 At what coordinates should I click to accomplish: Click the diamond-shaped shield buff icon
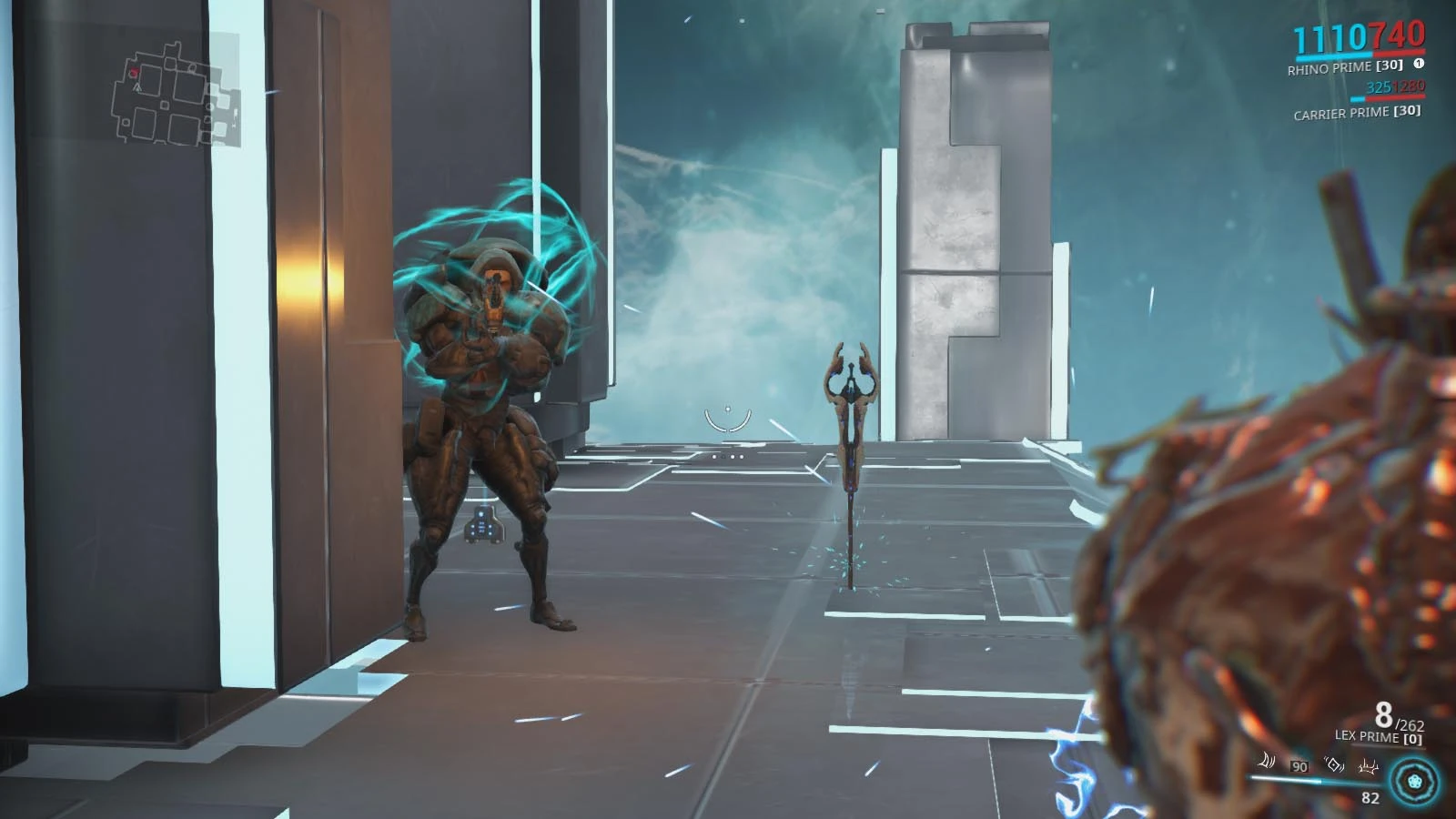pyautogui.click(x=1334, y=764)
